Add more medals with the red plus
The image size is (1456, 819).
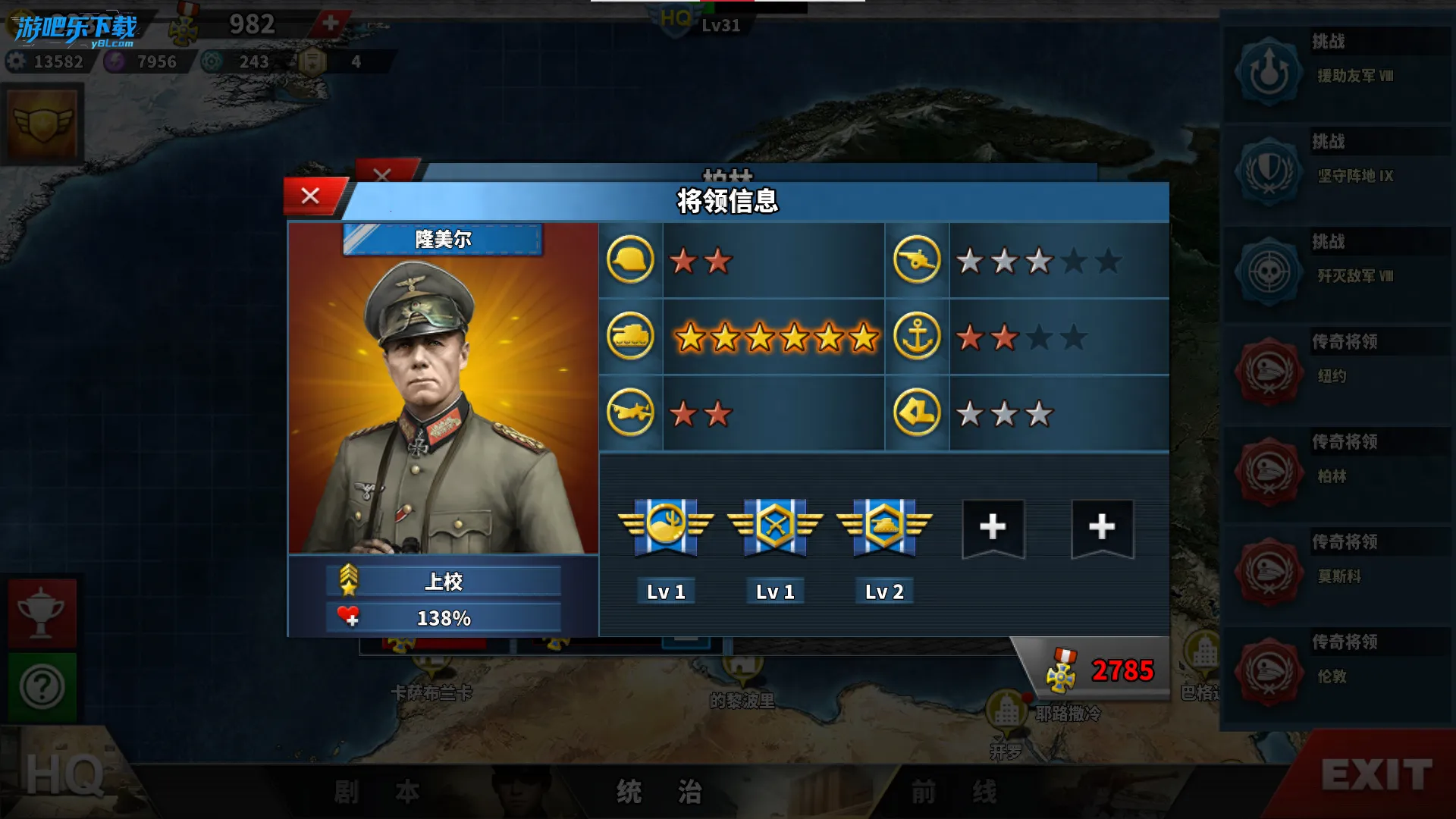331,24
